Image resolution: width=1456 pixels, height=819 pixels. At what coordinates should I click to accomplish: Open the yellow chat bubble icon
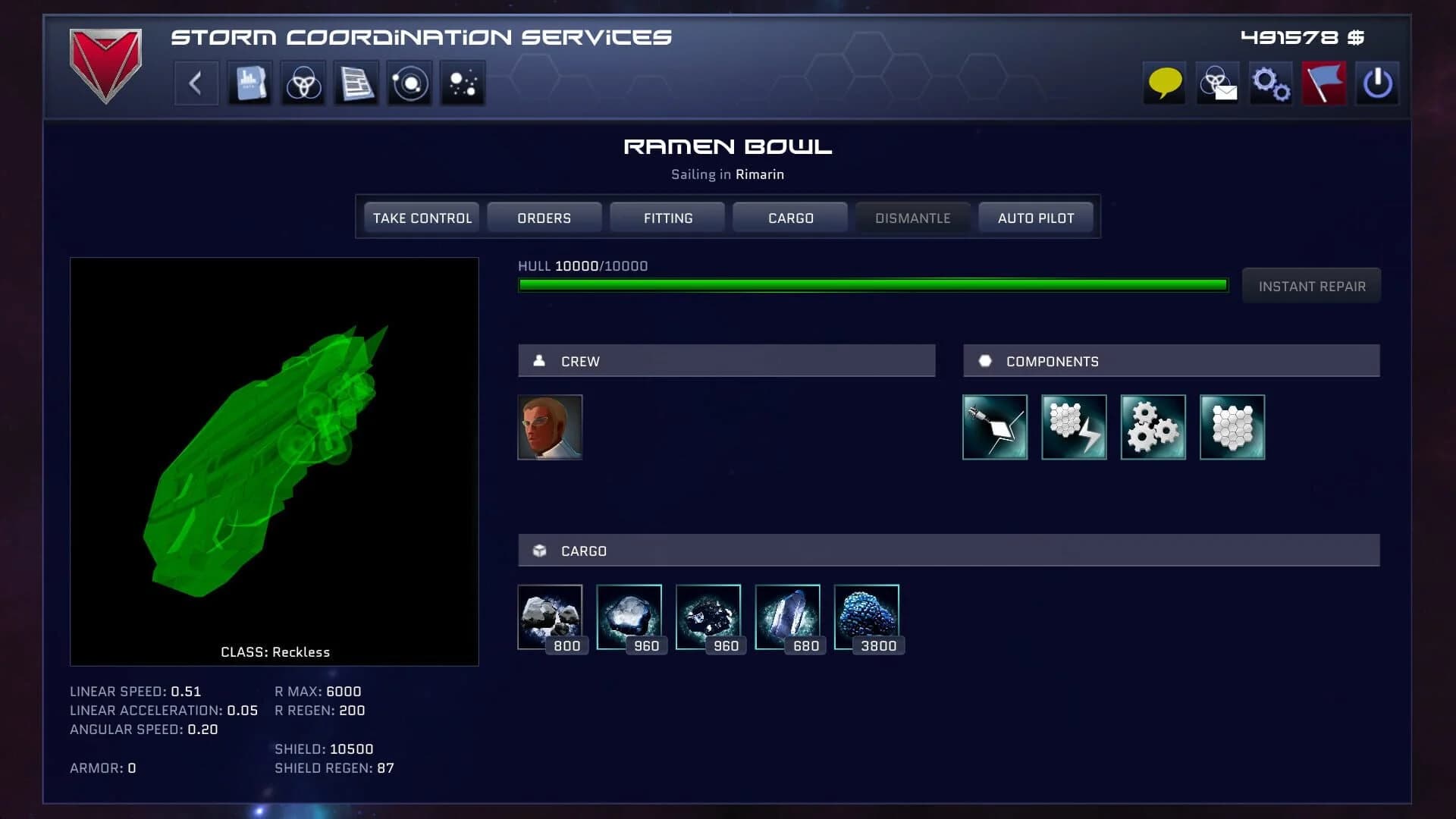click(x=1163, y=83)
